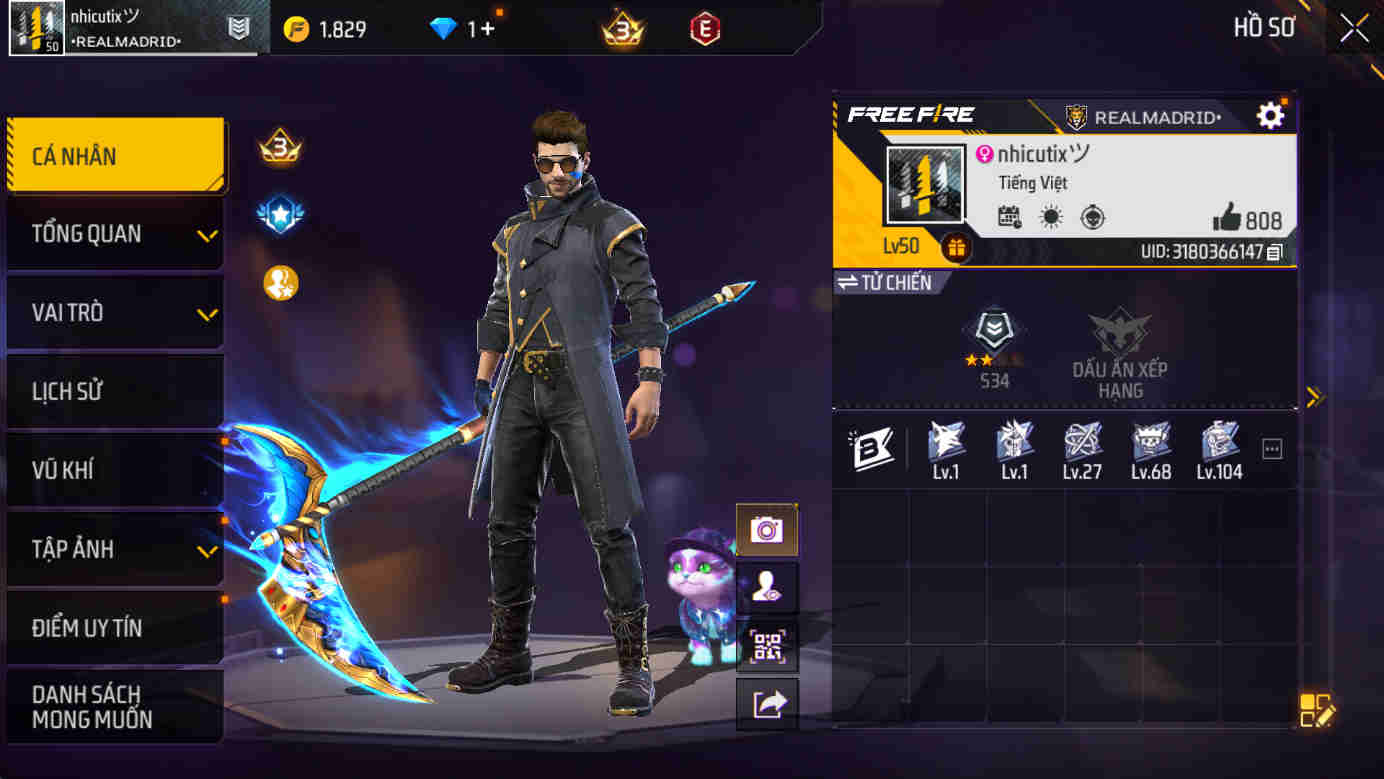Expand the VAI TRÒ section
Viewport: 1384px width, 779px height.
(113, 312)
